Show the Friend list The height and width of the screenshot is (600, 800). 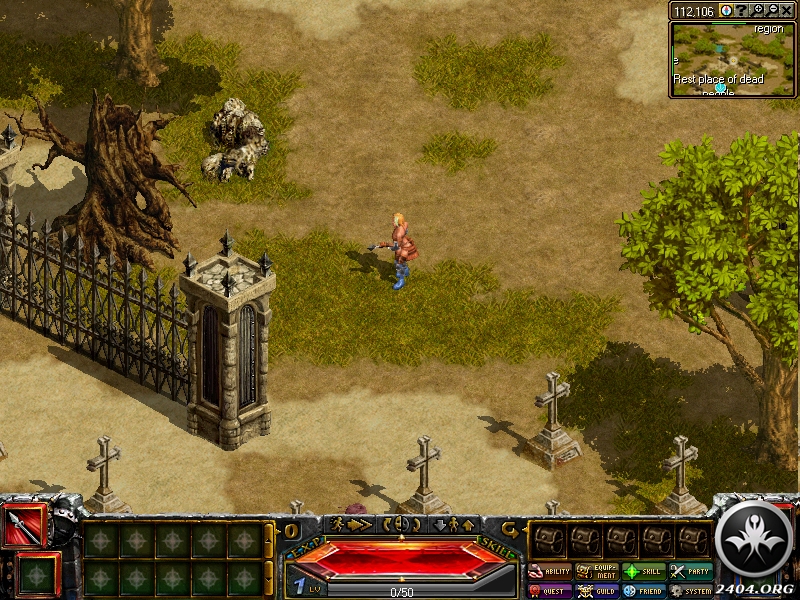pyautogui.click(x=643, y=591)
